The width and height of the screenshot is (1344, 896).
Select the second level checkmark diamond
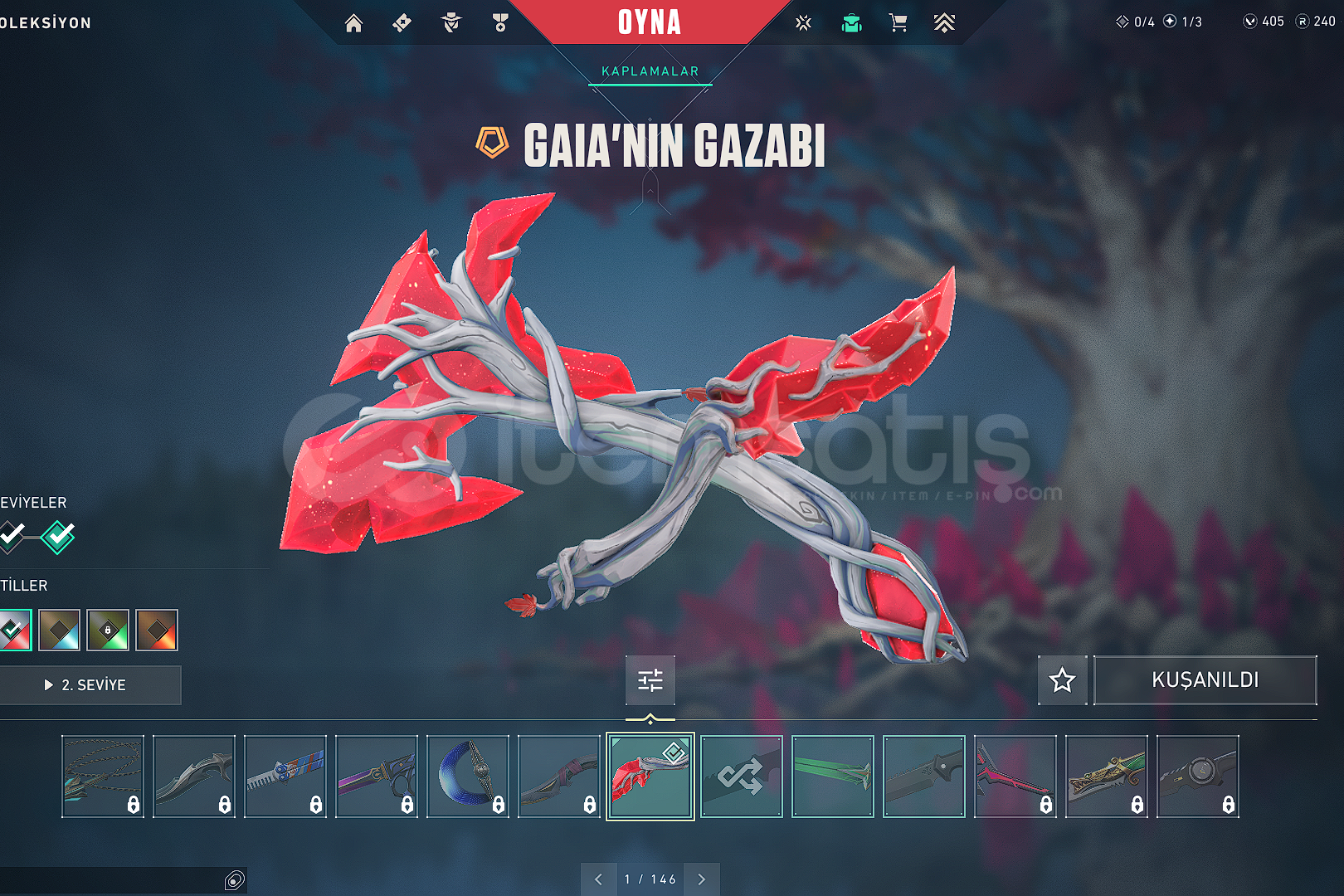[x=58, y=537]
